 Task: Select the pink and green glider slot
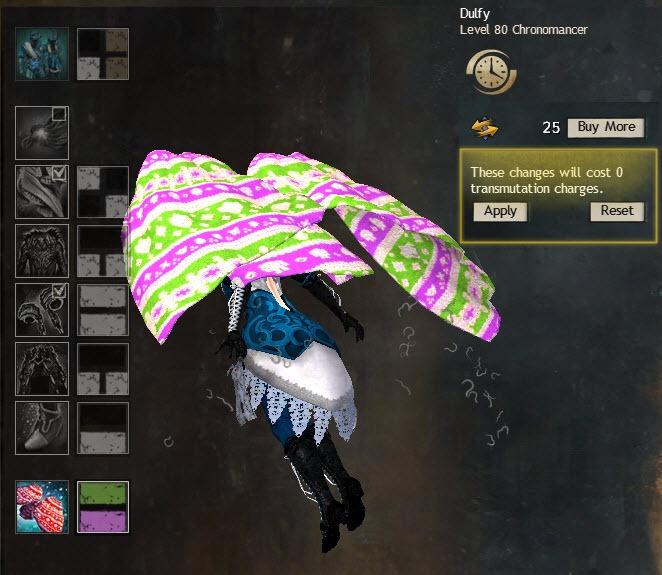pos(43,506)
